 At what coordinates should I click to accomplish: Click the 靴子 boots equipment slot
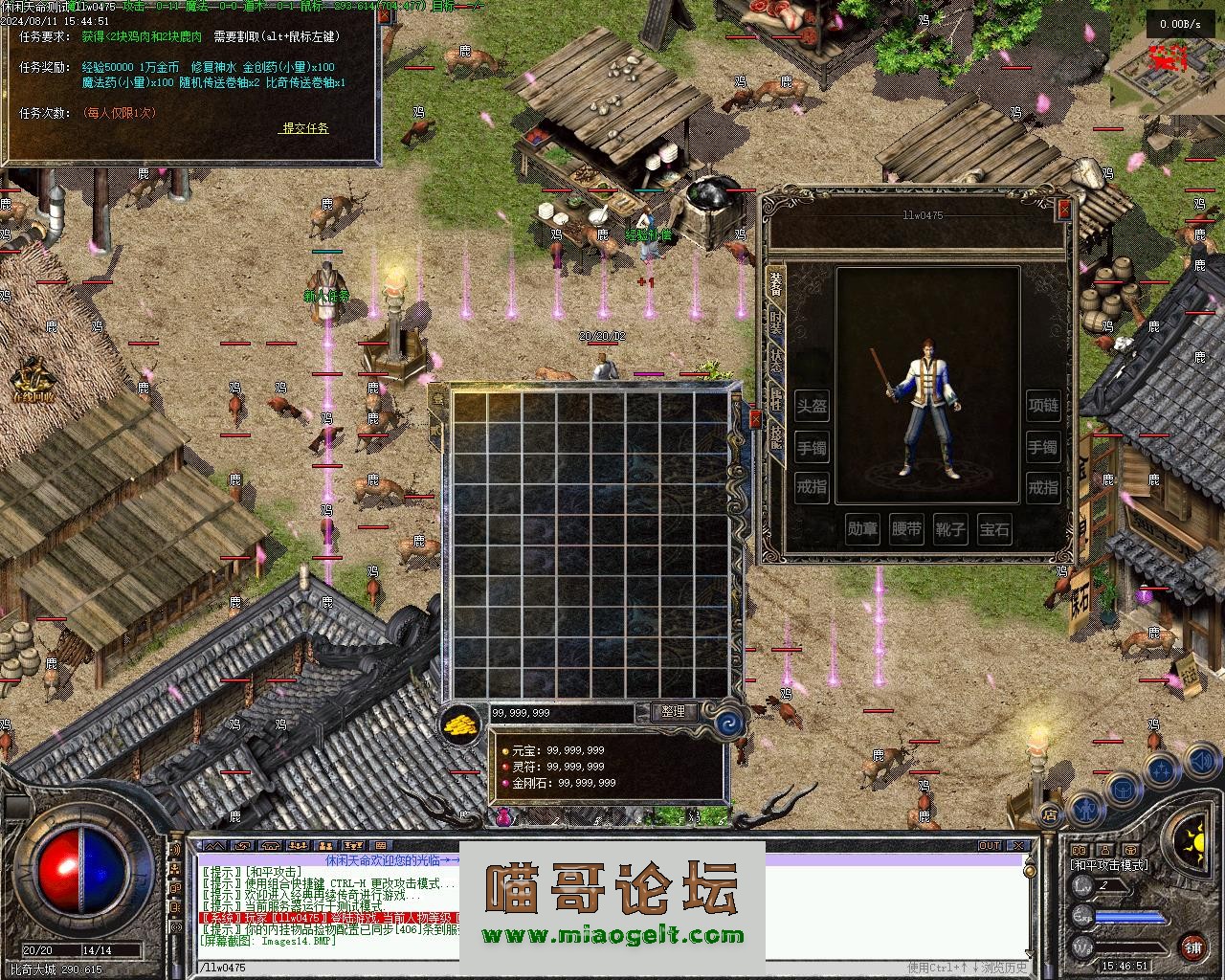[950, 530]
